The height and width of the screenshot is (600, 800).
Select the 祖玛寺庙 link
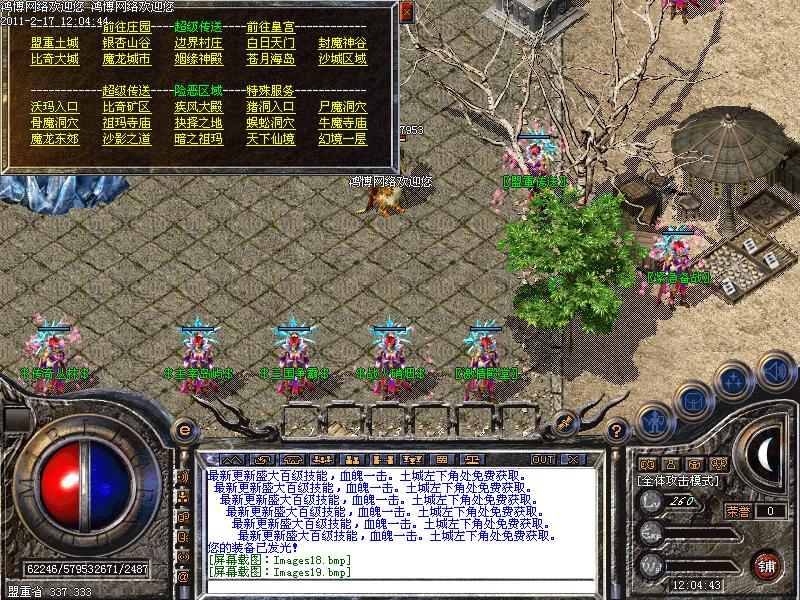127,122
